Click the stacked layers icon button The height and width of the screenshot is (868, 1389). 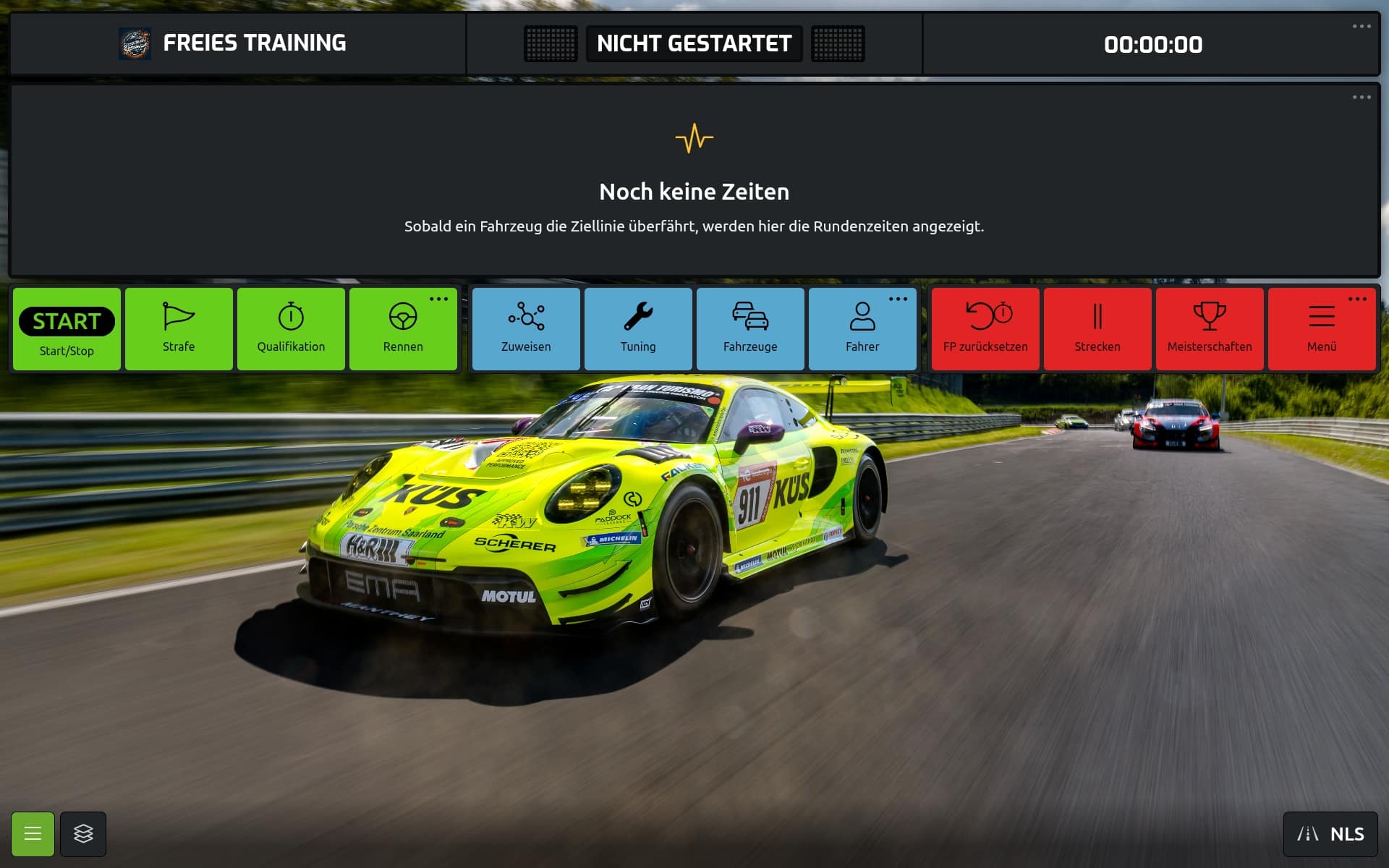(83, 834)
